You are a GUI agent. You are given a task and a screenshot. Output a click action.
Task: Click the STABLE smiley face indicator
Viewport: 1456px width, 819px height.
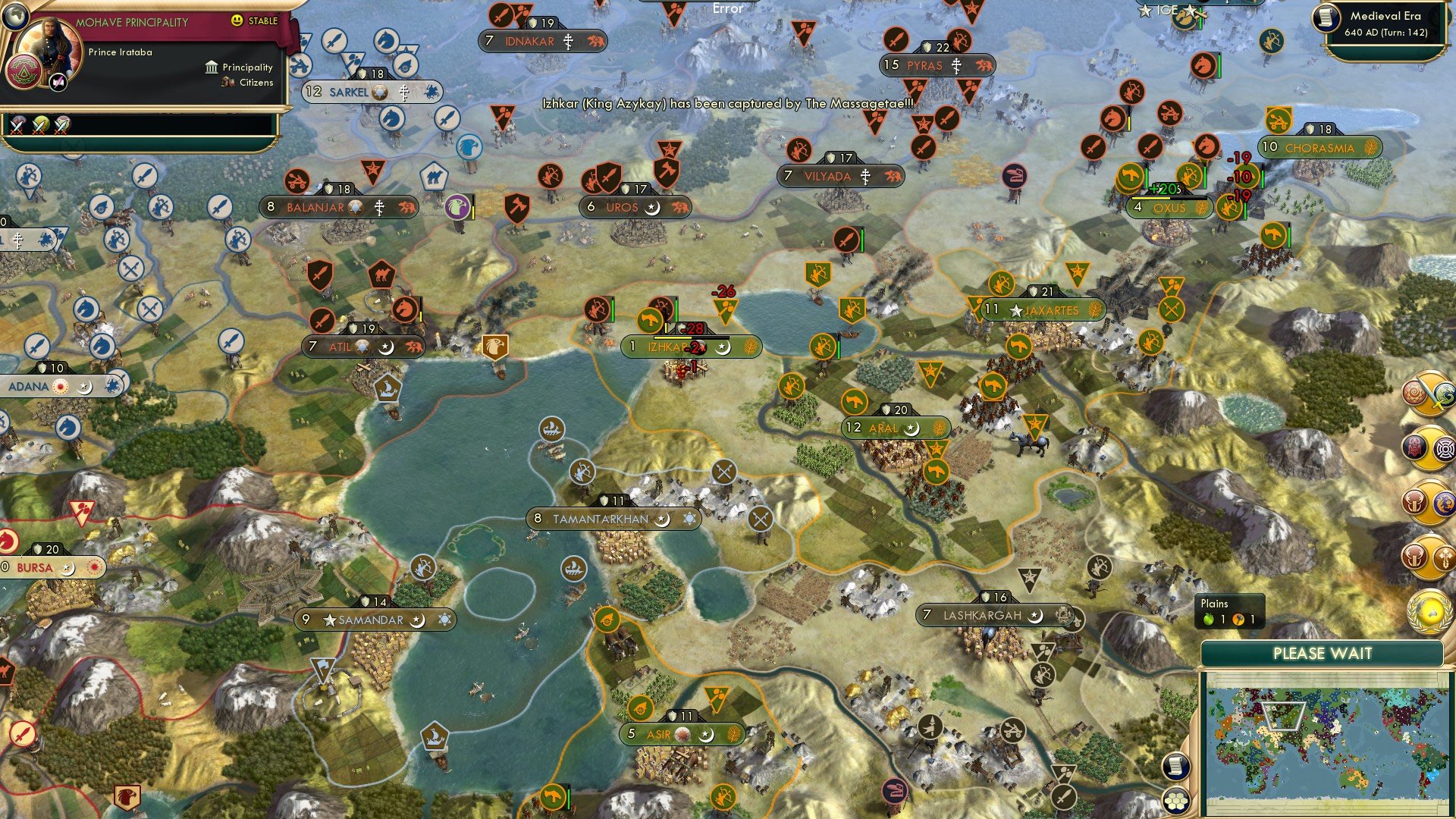[237, 20]
